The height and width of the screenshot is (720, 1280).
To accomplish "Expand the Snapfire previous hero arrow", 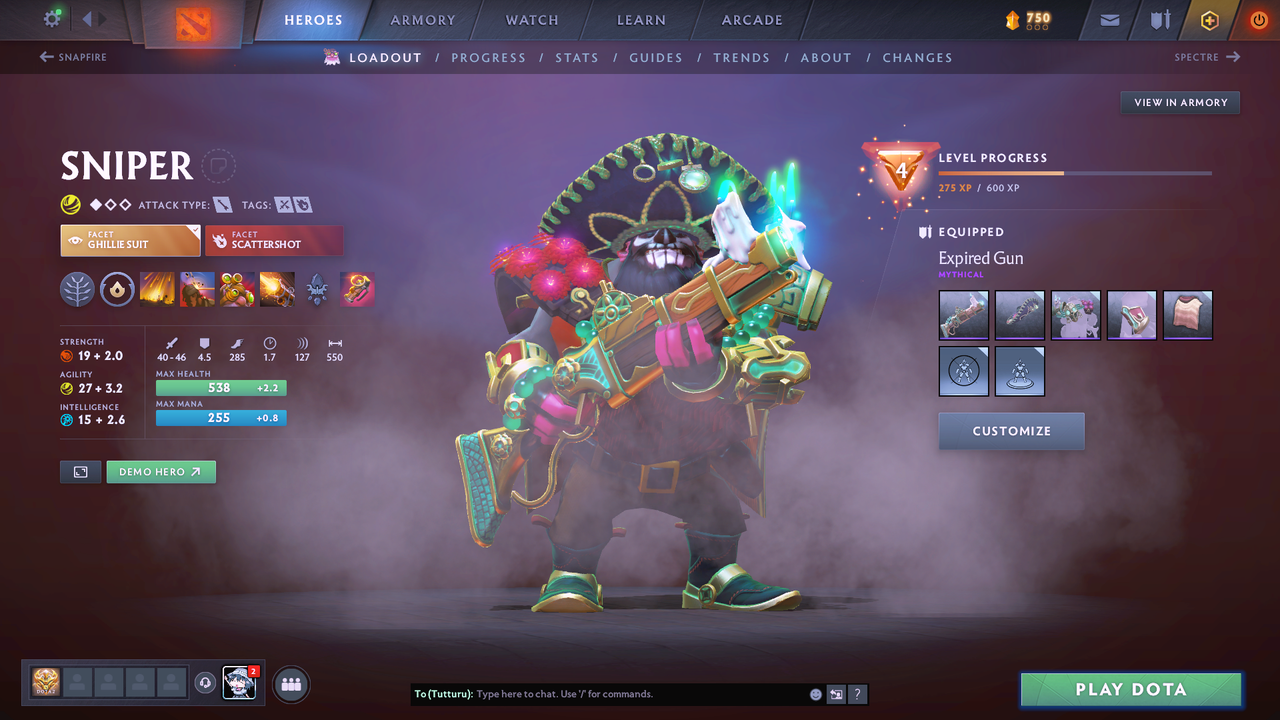I will tap(46, 57).
